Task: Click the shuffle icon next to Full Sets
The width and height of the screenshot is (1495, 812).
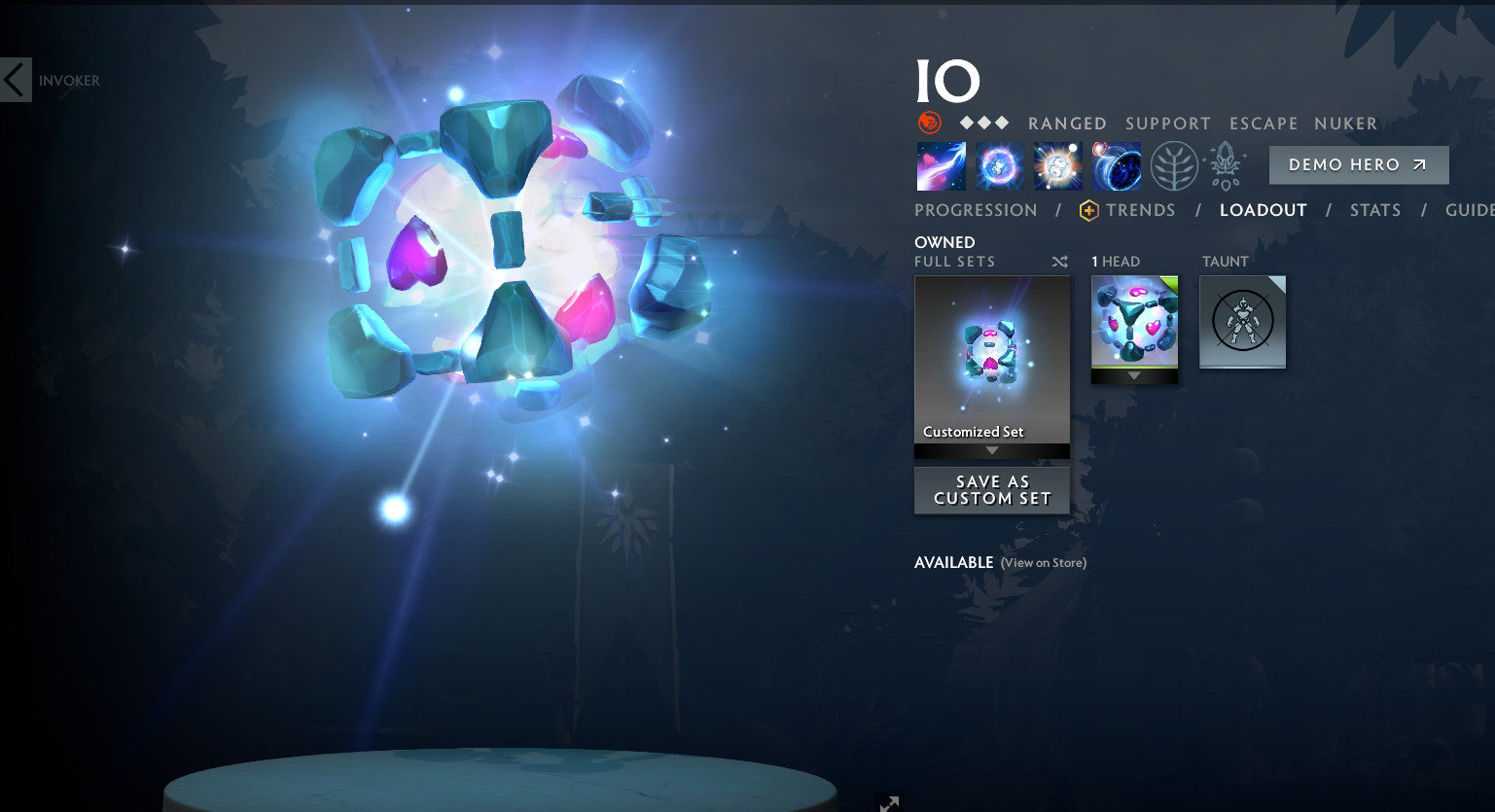Action: pos(1059,262)
